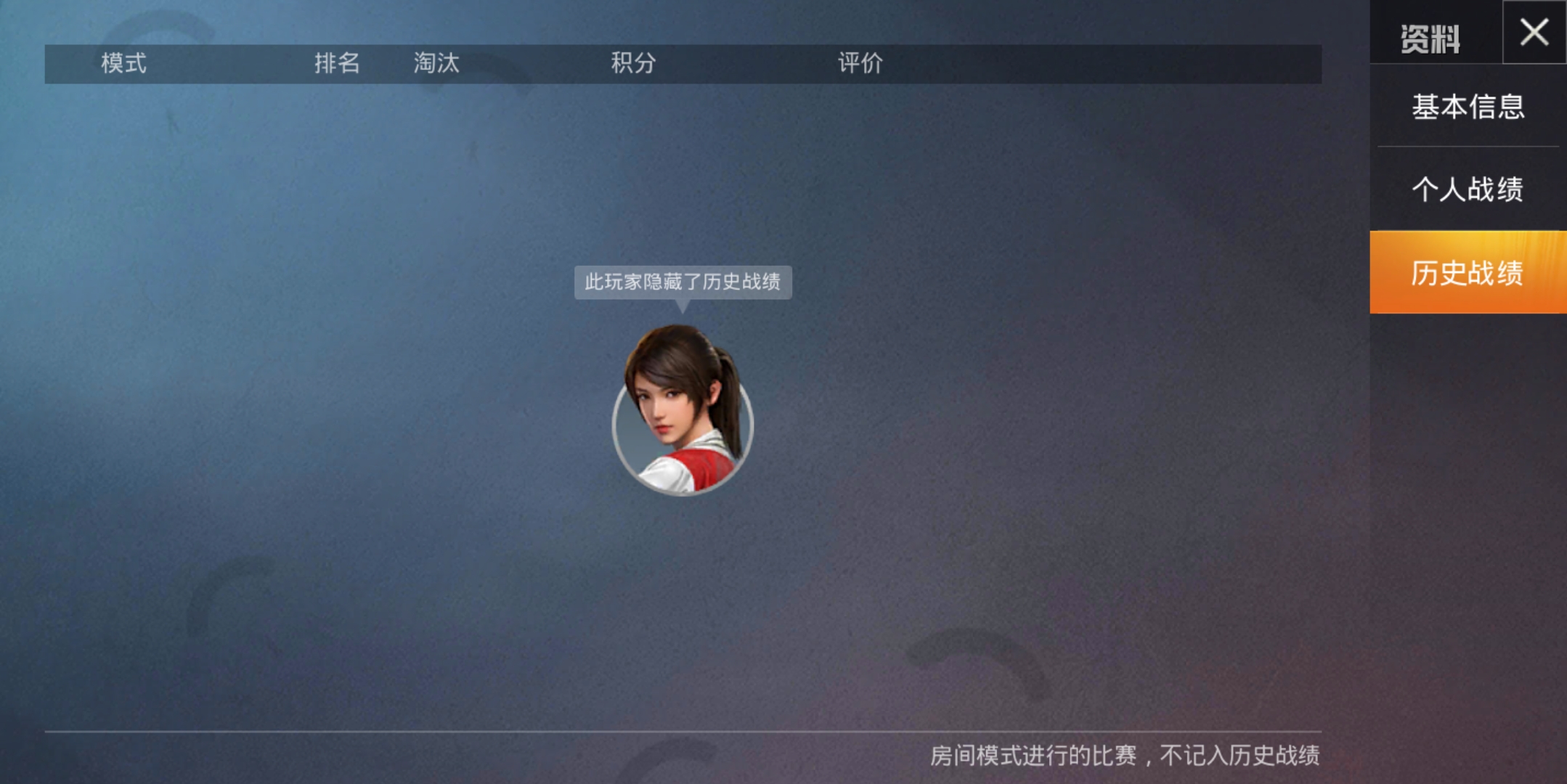Close the profile panel
1567x784 pixels.
(1534, 32)
